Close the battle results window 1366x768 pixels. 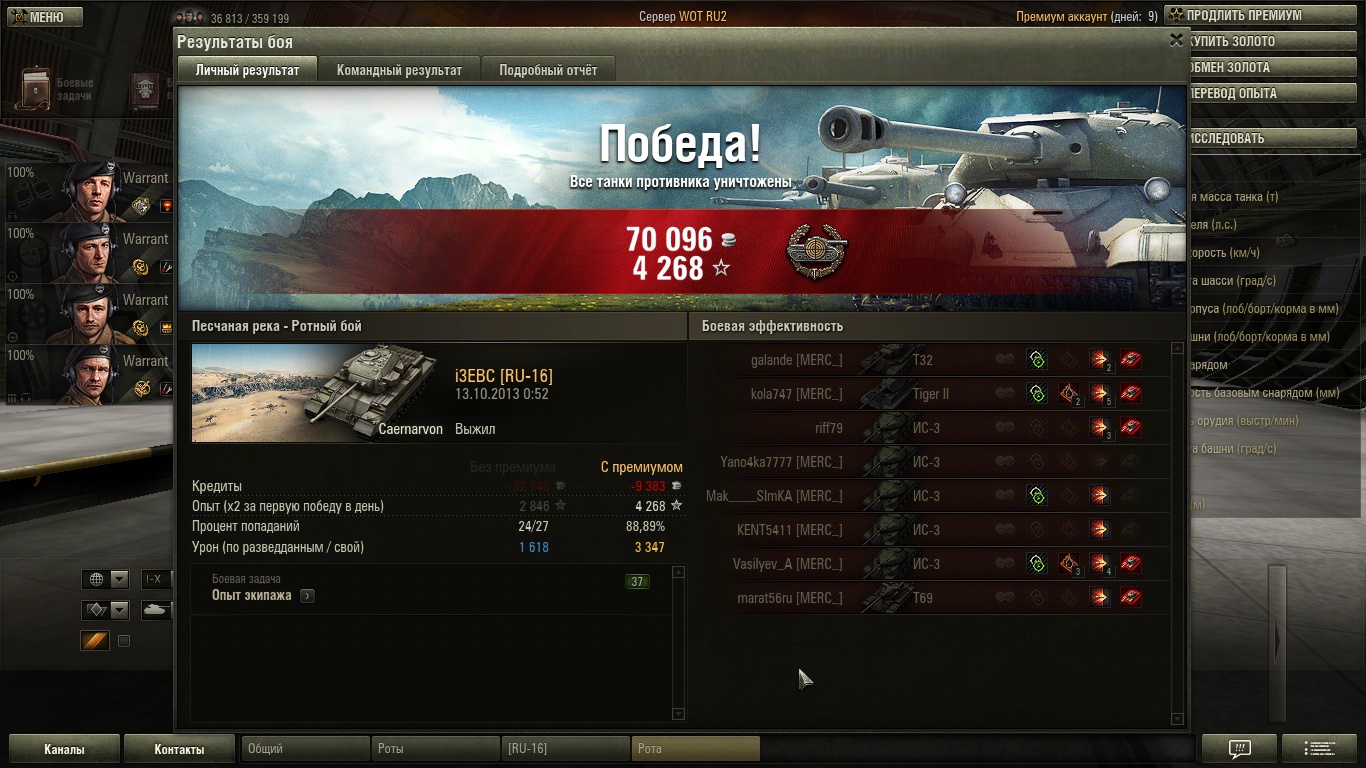1176,41
